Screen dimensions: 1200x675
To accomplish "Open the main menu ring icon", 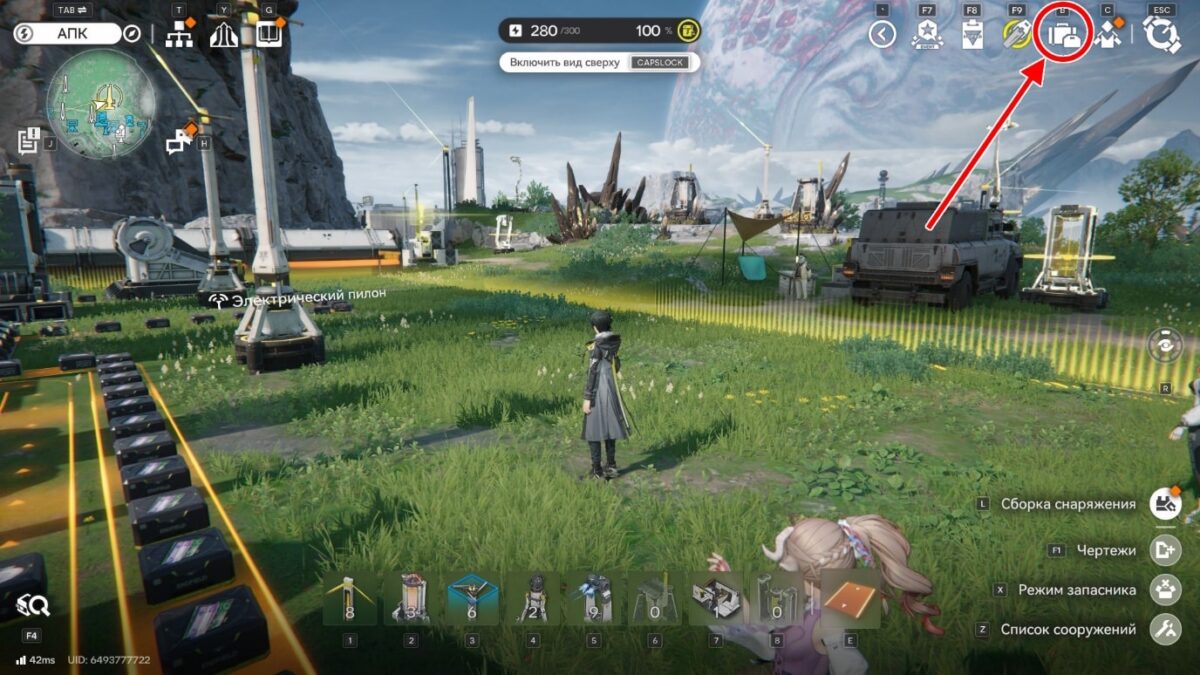I will point(1161,35).
